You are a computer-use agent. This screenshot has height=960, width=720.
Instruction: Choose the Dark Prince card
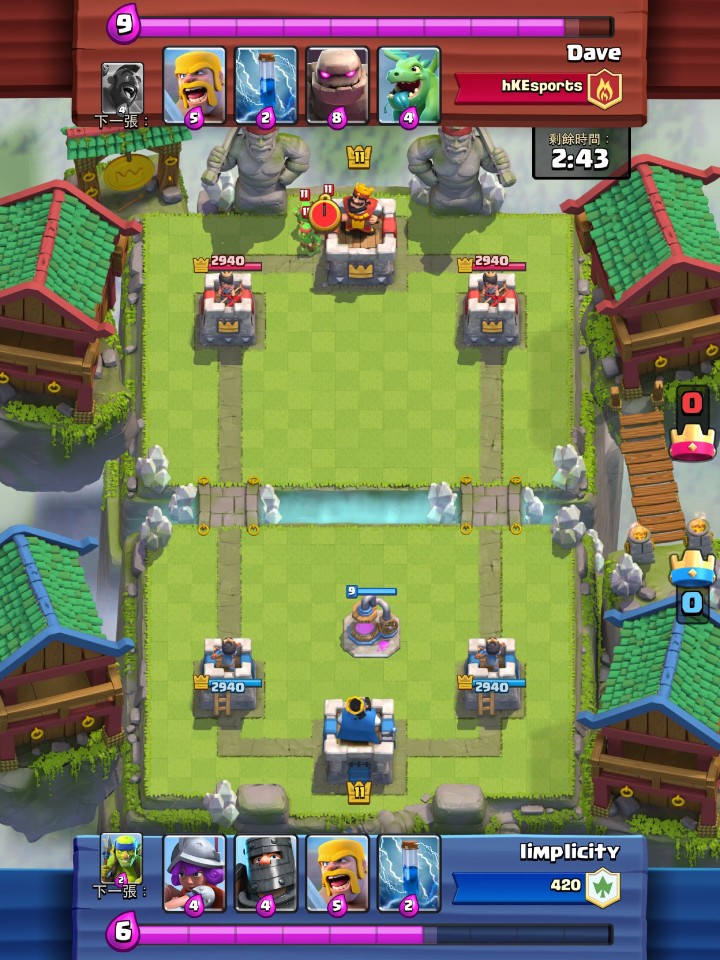[x=266, y=873]
